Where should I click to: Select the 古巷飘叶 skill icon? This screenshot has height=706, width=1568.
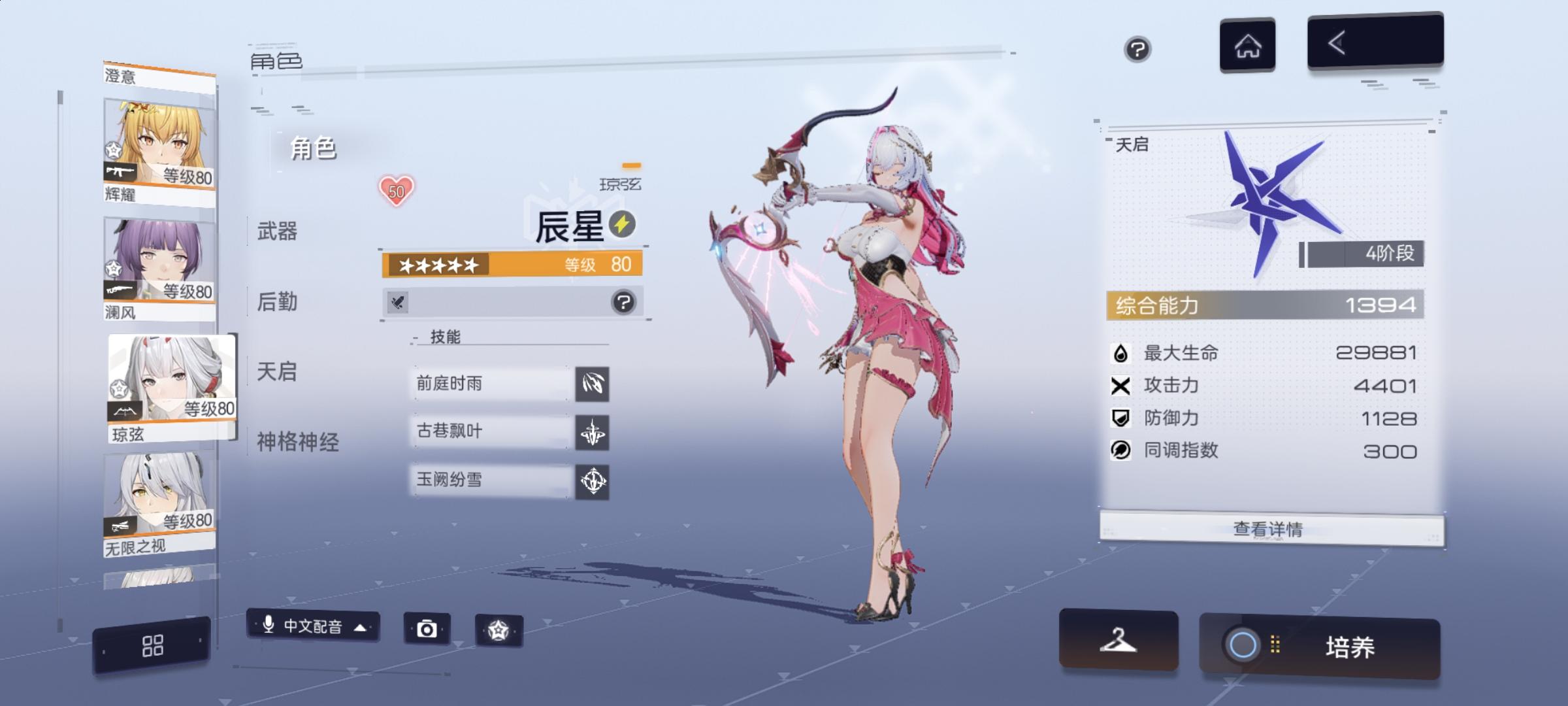point(593,433)
